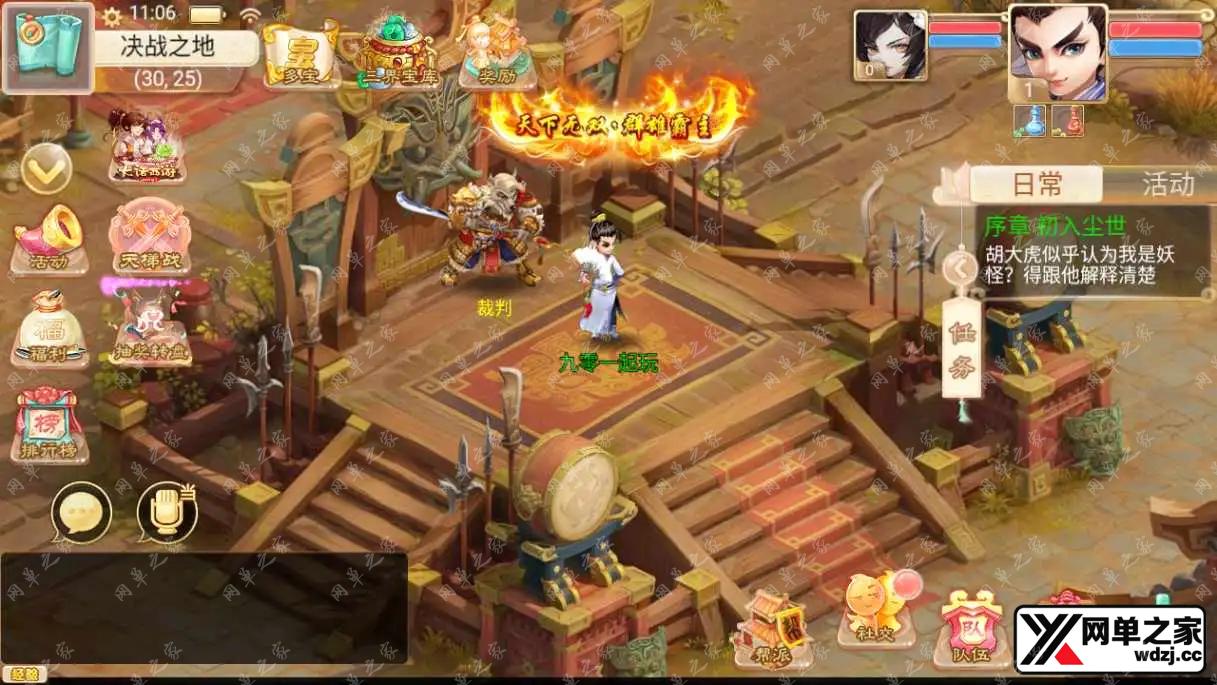The width and height of the screenshot is (1217, 685).
Task: Switch to the 活动 tab in quest panel
Action: point(1168,184)
